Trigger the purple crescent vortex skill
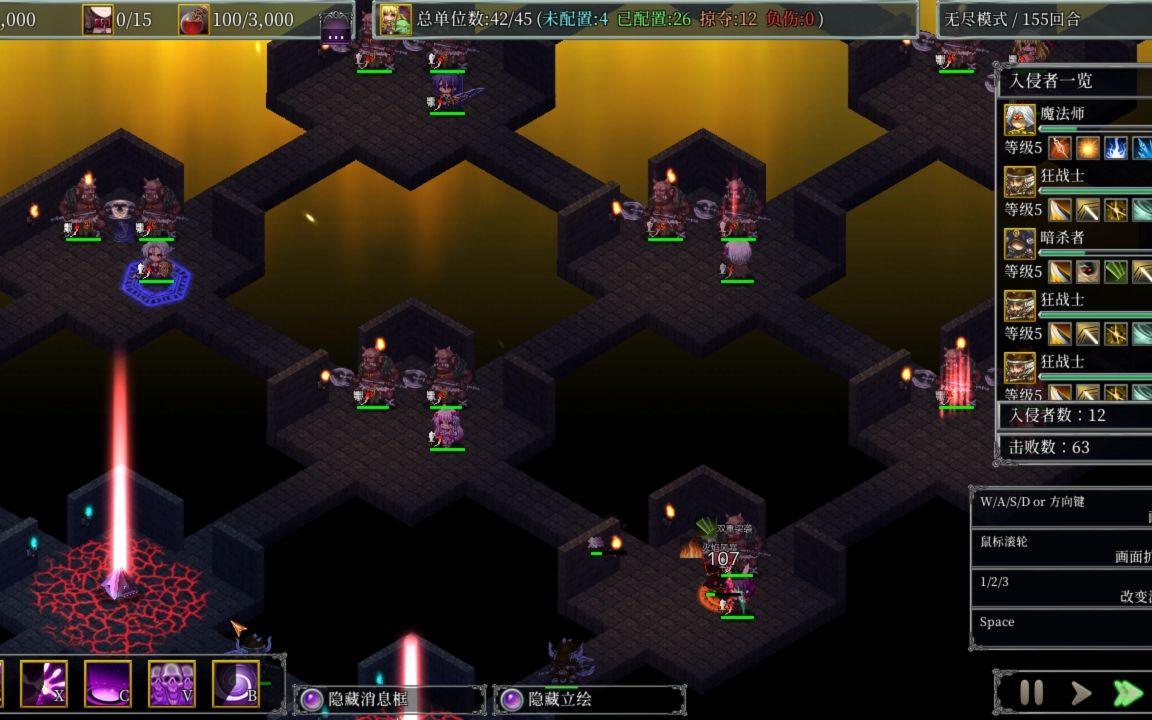The image size is (1152, 720). [236, 683]
